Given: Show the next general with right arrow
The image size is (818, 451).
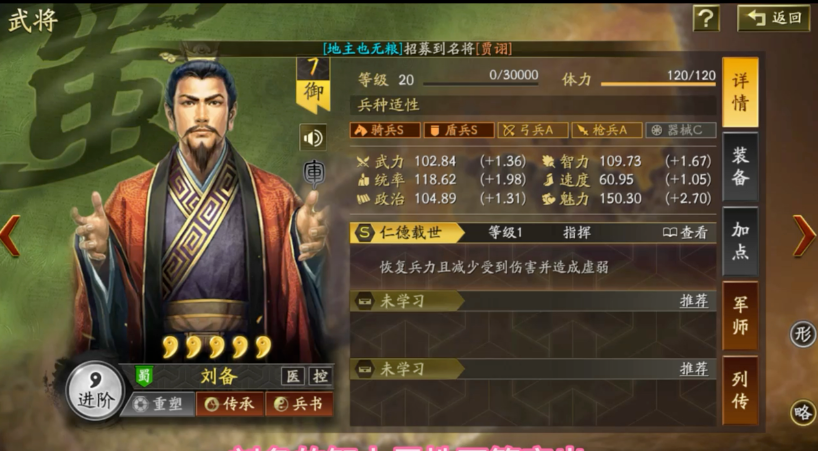Looking at the screenshot, I should pos(803,236).
